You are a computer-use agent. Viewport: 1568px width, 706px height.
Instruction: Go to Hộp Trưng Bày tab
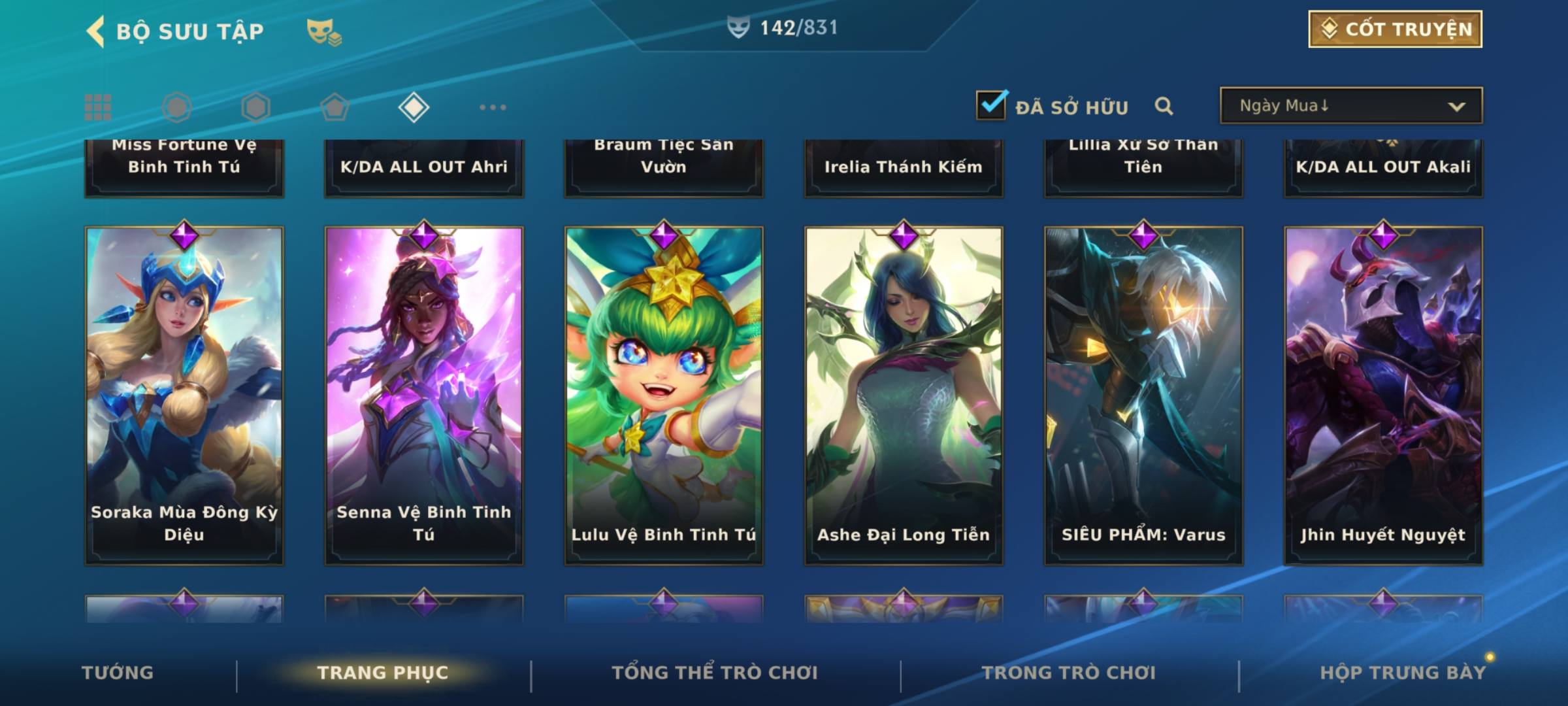coord(1403,673)
